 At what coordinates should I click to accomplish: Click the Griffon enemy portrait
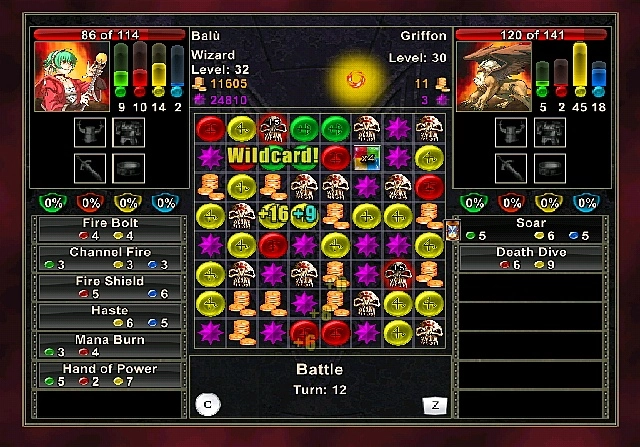tap(492, 76)
